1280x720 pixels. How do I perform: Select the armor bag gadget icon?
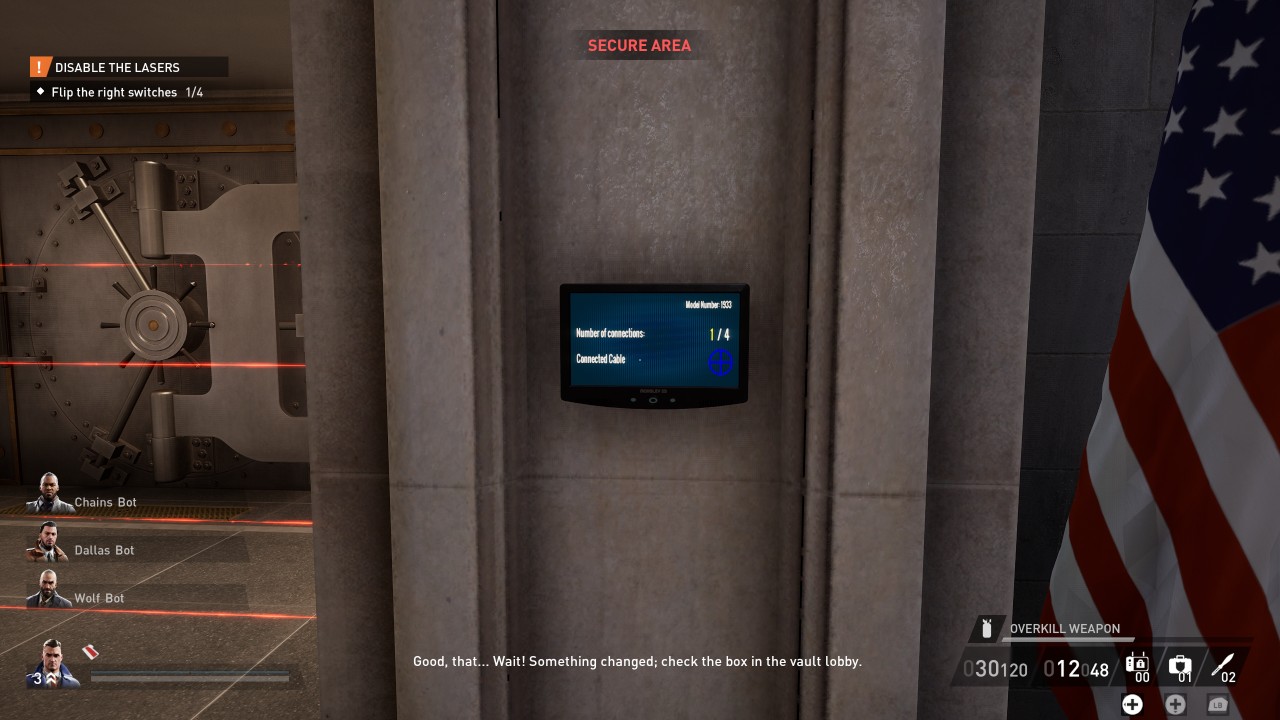(1136, 663)
